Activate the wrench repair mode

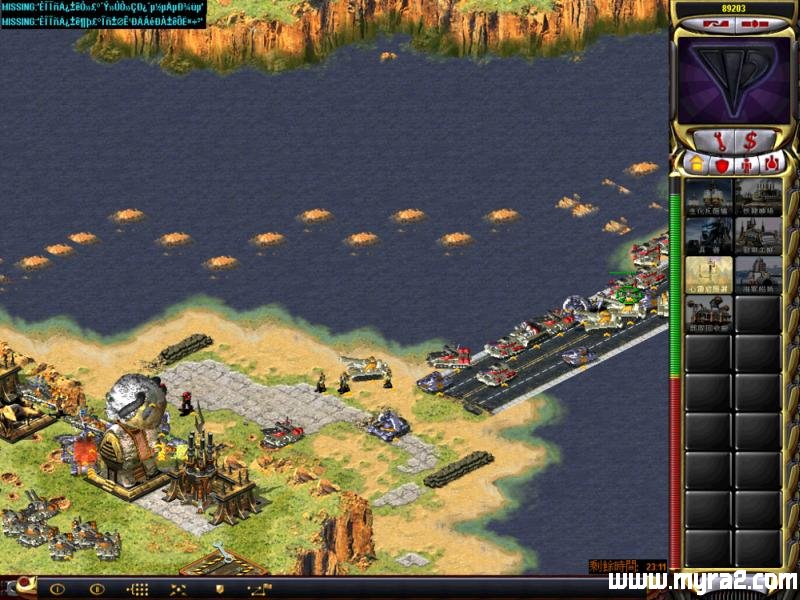pos(717,140)
